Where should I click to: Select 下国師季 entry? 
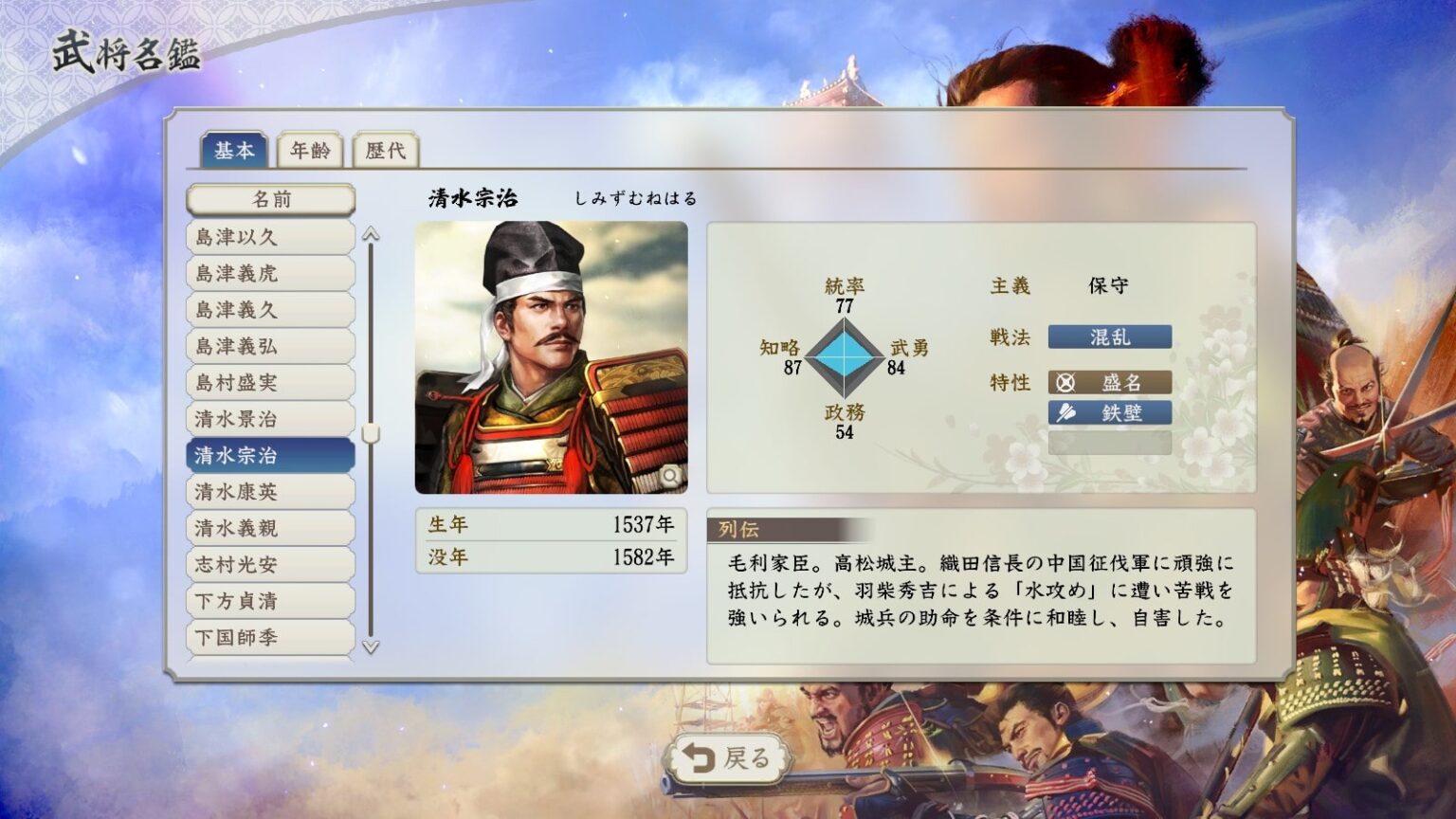point(271,637)
